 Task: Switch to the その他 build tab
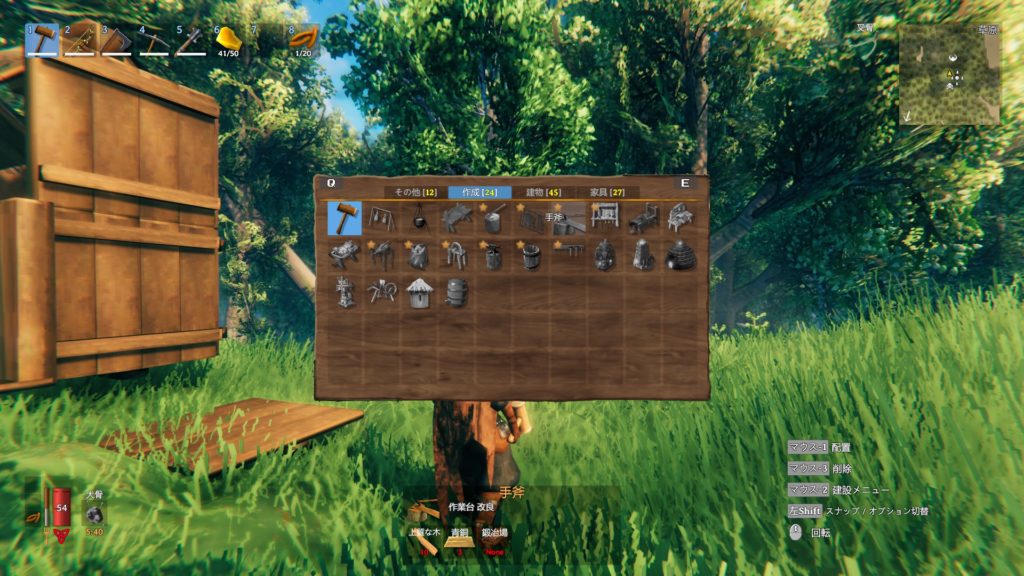click(x=414, y=192)
